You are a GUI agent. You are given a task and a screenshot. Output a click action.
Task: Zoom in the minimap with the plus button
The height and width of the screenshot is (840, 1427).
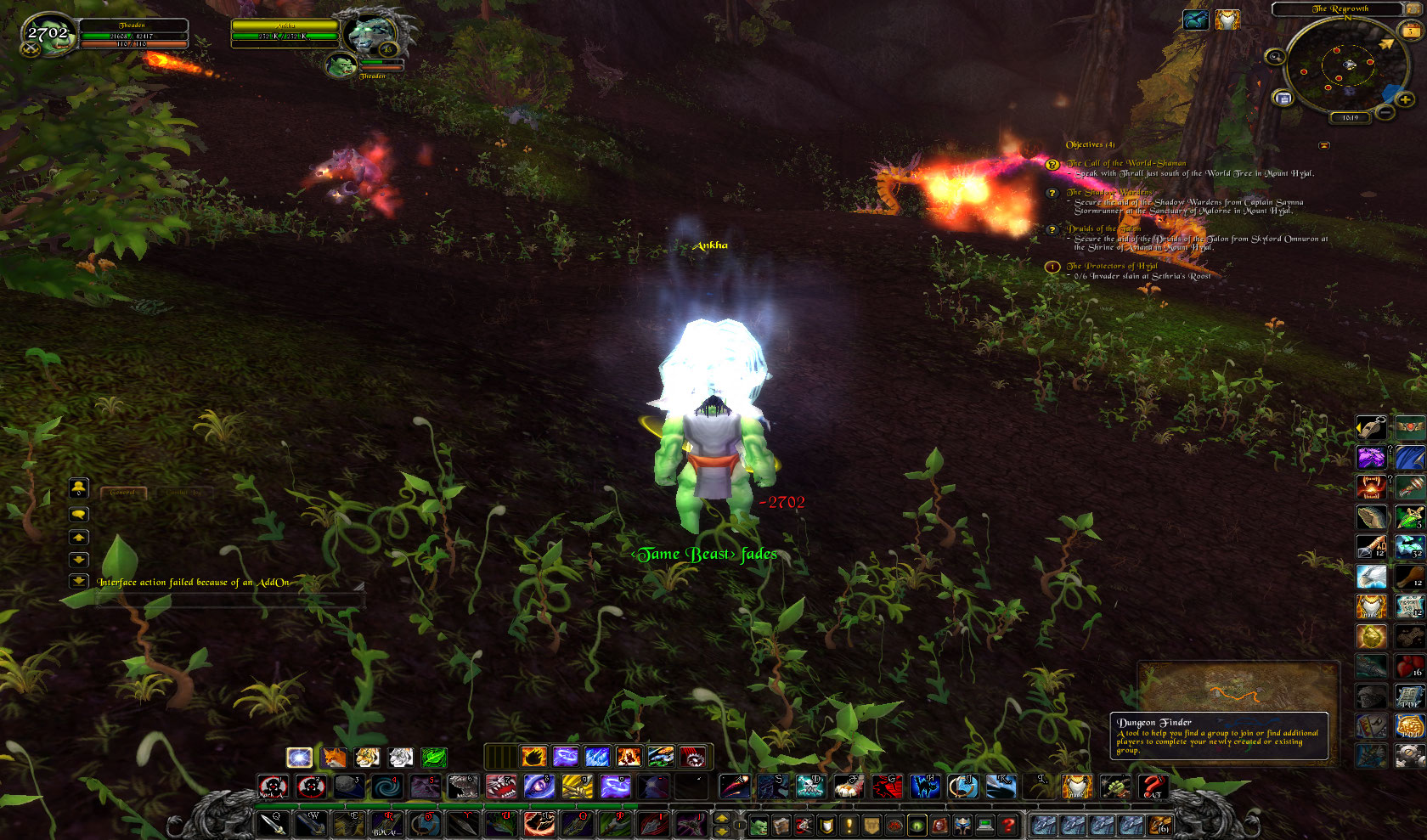pyautogui.click(x=1405, y=100)
